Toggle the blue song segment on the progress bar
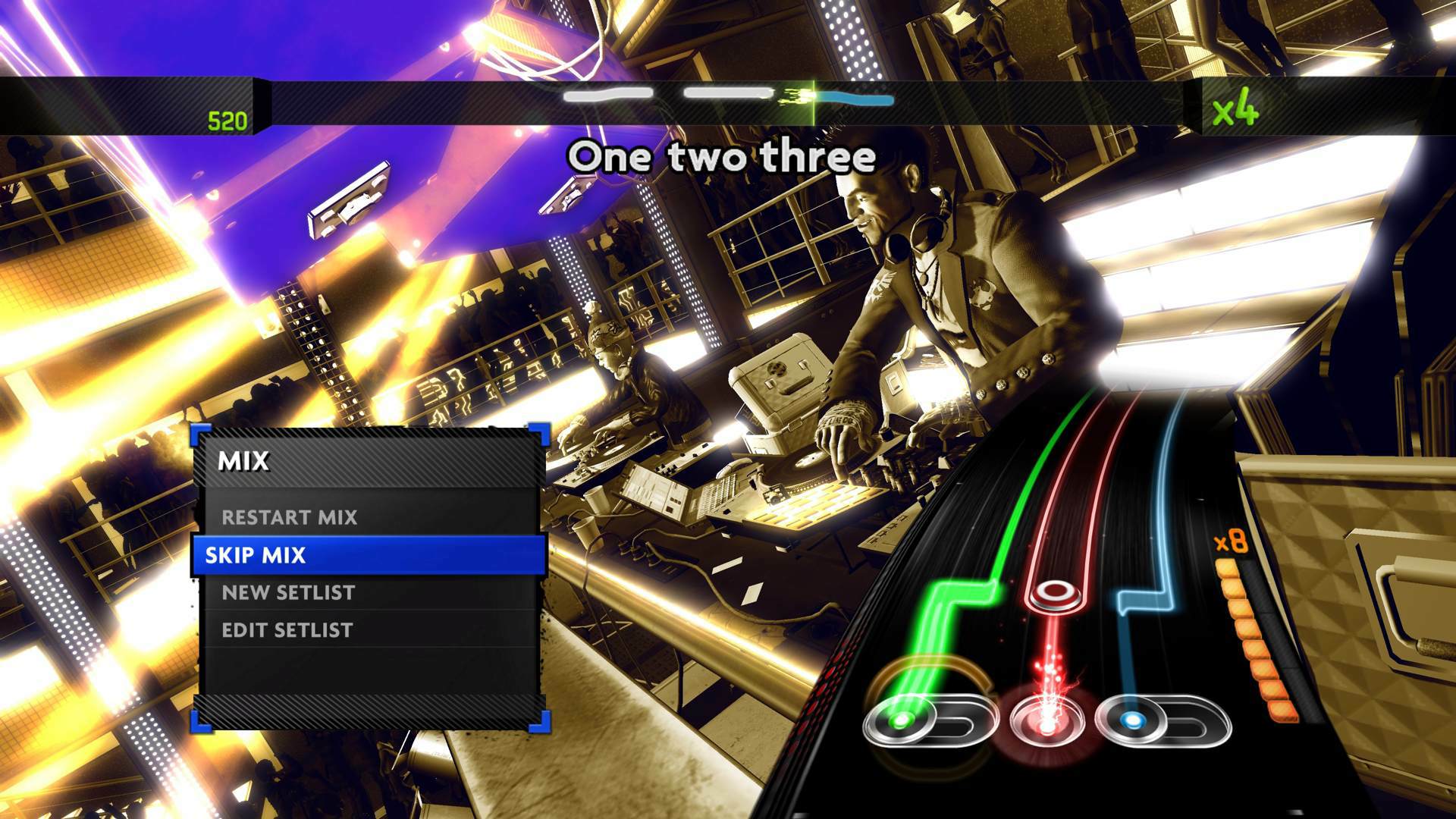Image resolution: width=1456 pixels, height=819 pixels. click(857, 99)
